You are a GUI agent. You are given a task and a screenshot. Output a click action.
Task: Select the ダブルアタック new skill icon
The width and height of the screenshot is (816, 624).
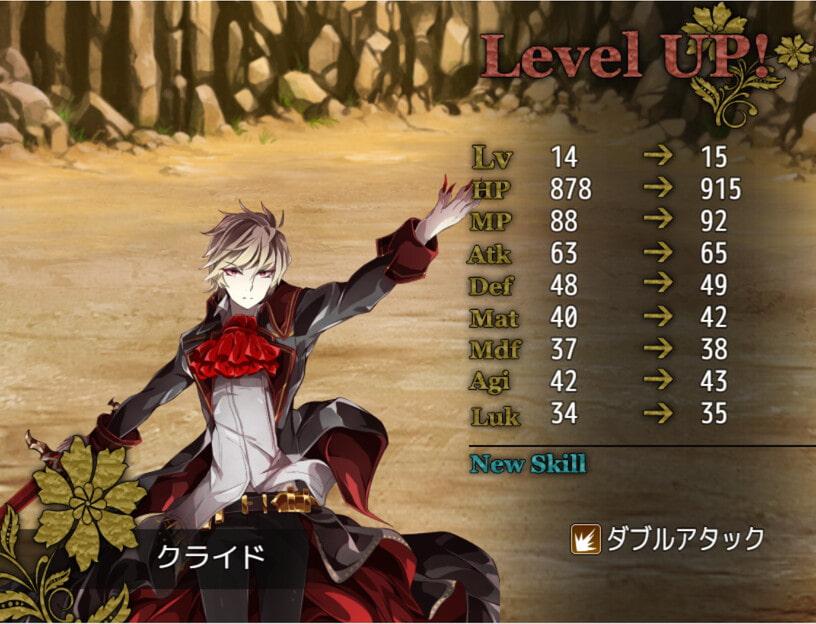(x=585, y=540)
